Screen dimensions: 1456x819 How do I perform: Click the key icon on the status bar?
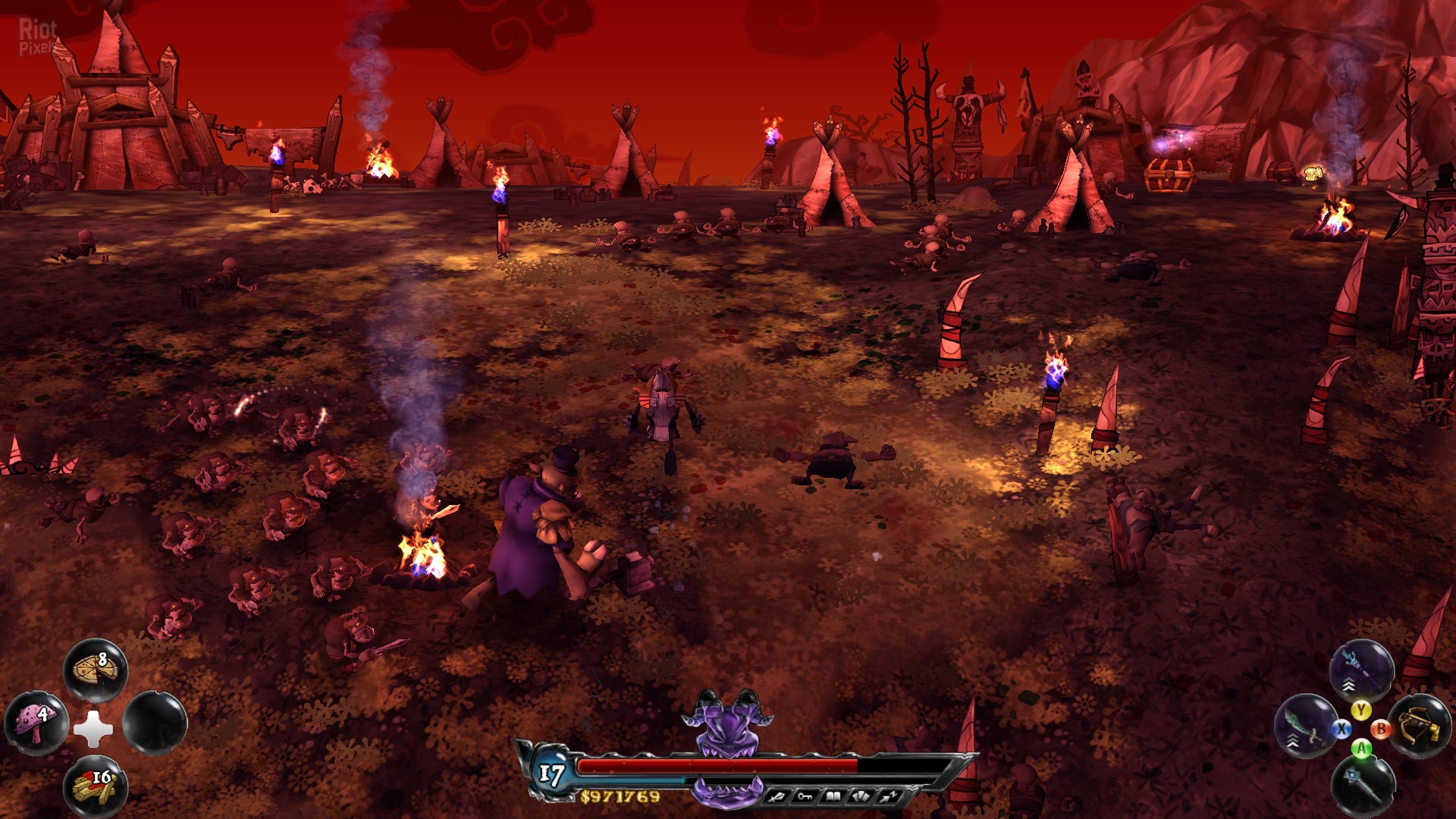coord(805,796)
